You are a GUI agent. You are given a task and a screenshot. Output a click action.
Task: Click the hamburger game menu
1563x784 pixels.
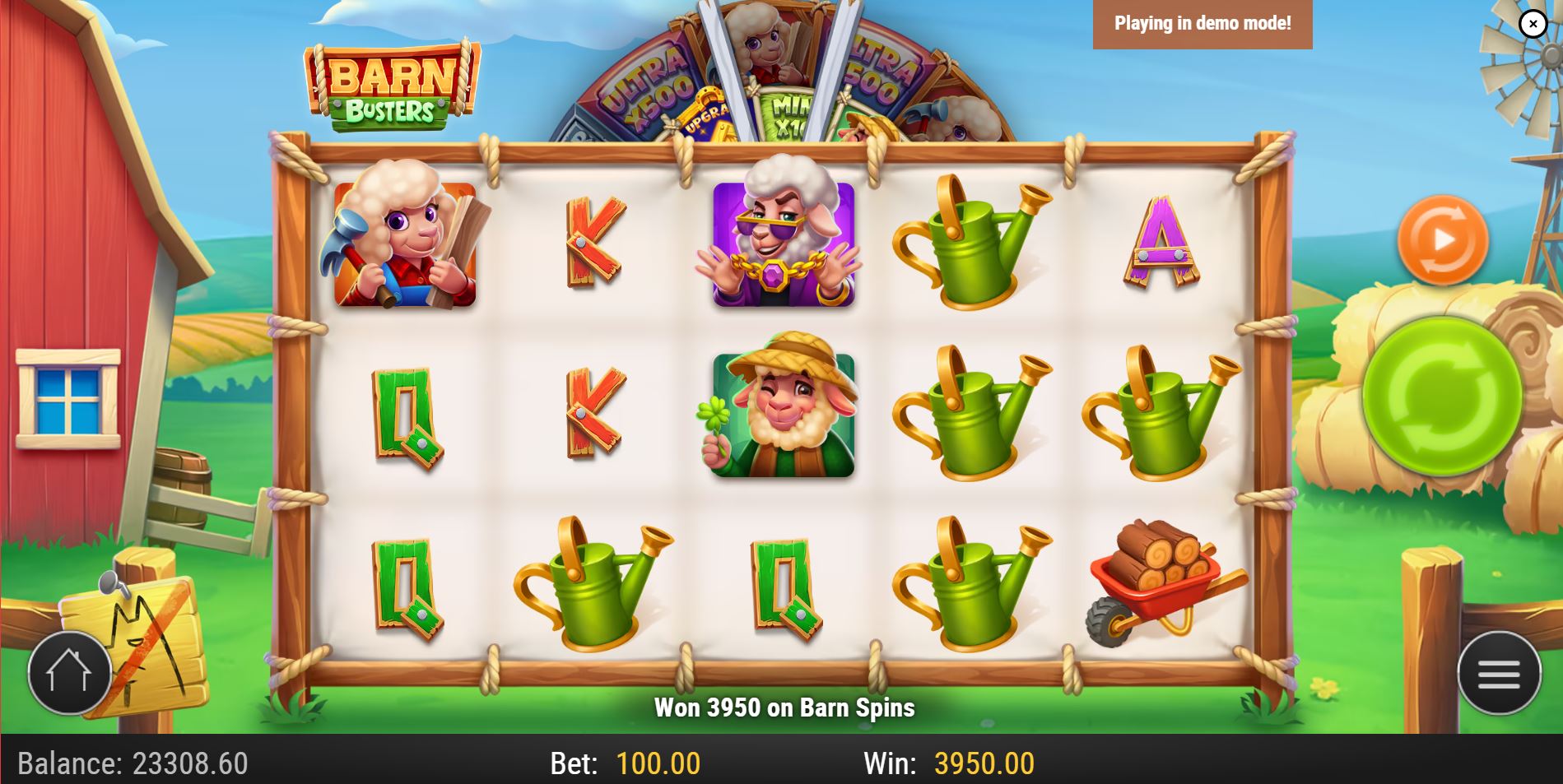[x=1500, y=673]
